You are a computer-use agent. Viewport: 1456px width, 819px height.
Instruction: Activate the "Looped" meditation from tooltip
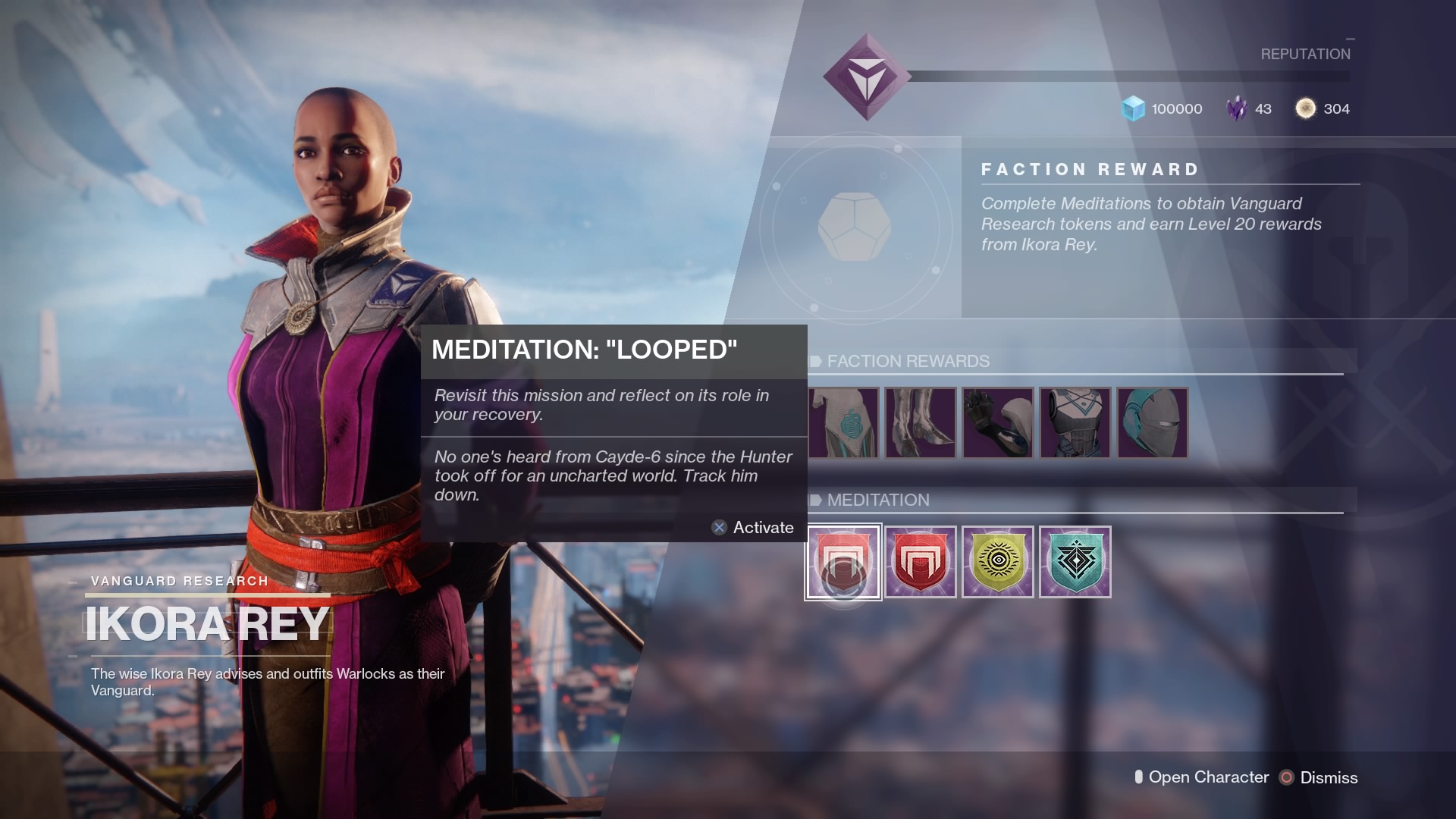[752, 528]
